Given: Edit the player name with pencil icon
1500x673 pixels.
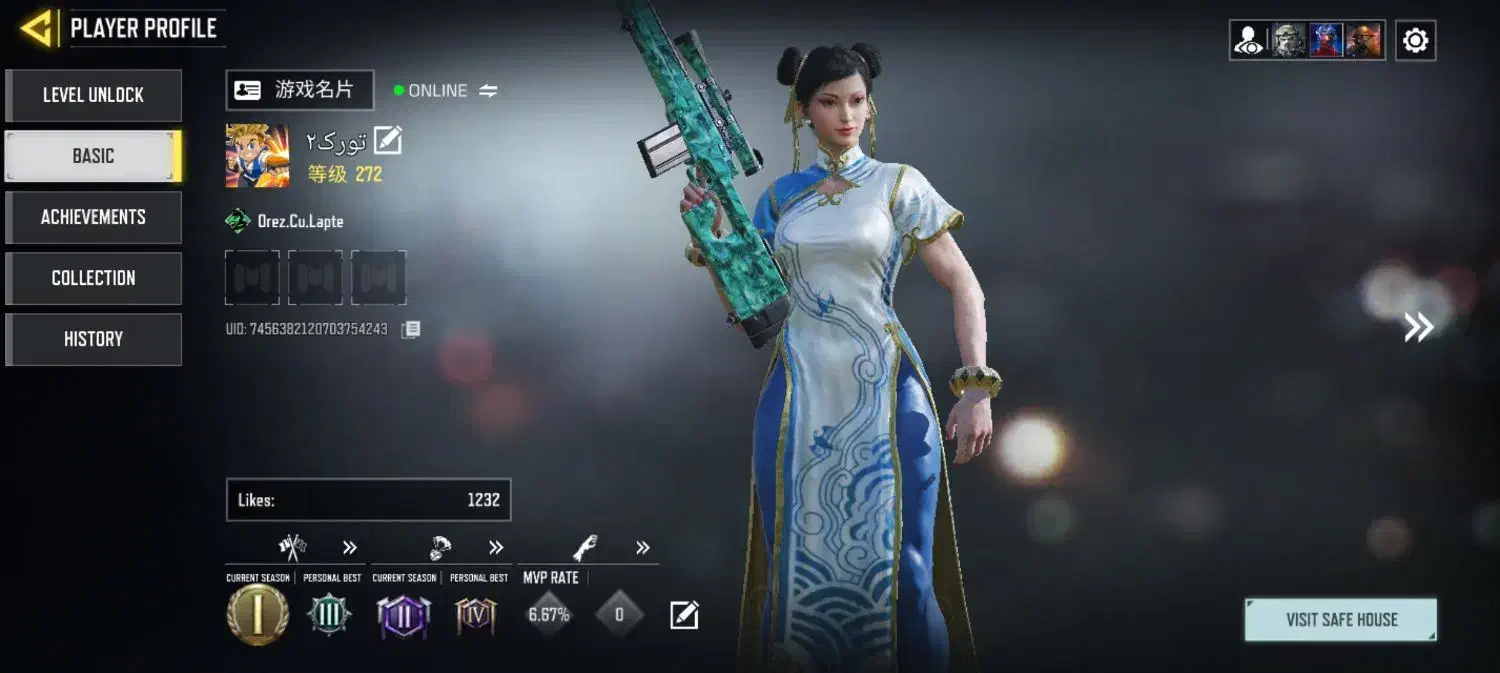Looking at the screenshot, I should click(387, 141).
